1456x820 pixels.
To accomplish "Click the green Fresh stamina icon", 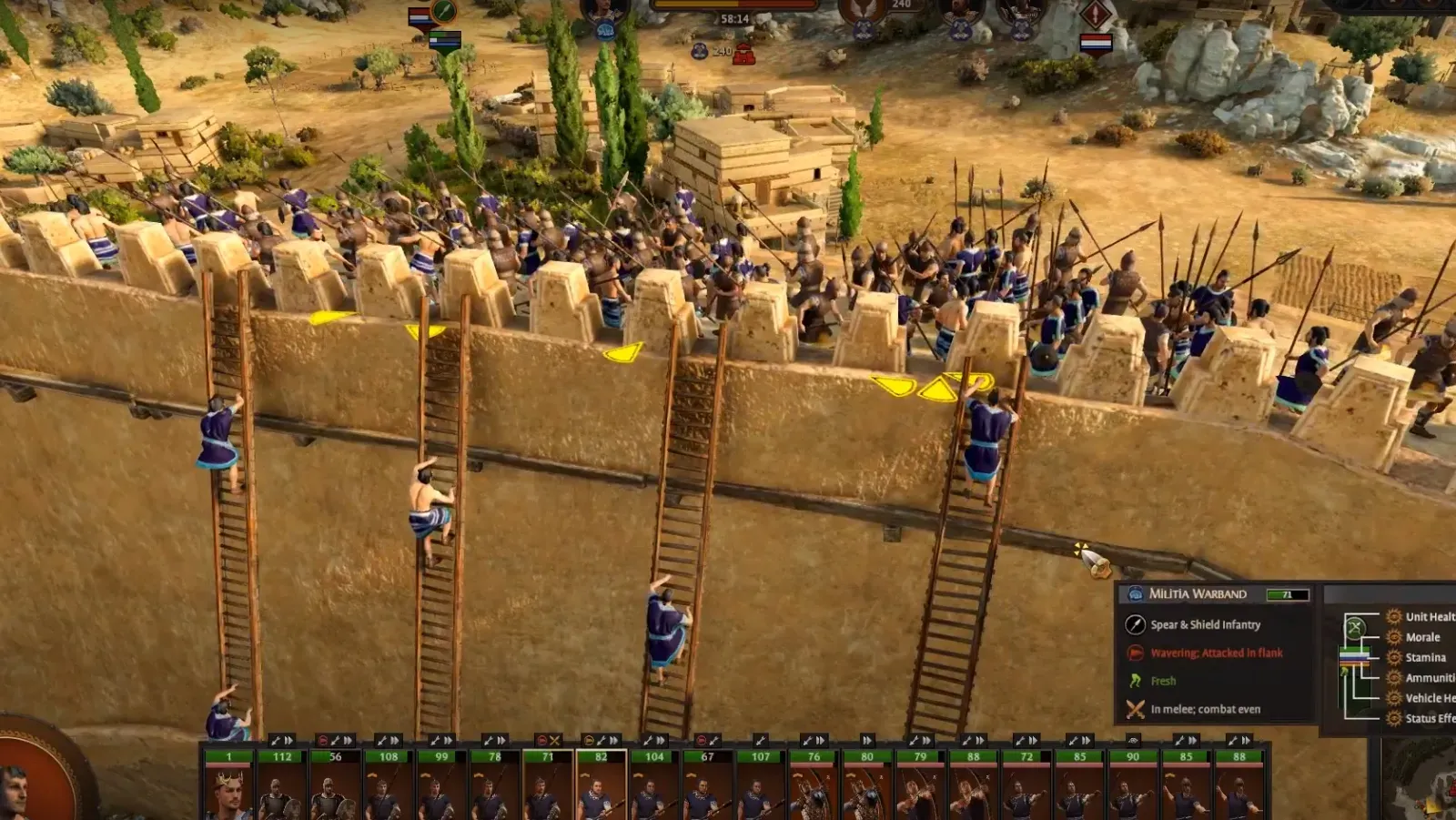I will coord(1134,680).
